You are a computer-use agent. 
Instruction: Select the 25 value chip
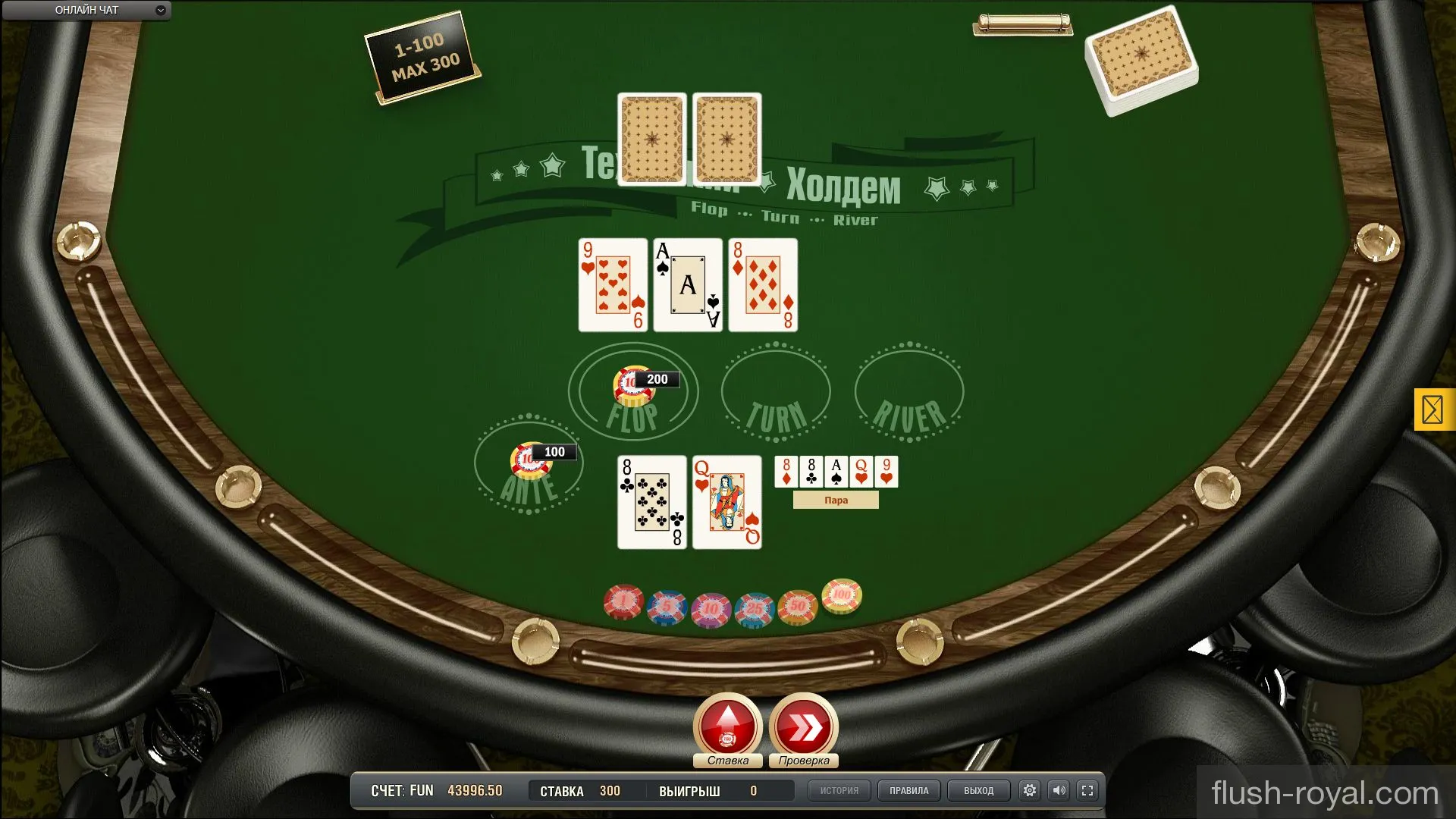pos(755,610)
